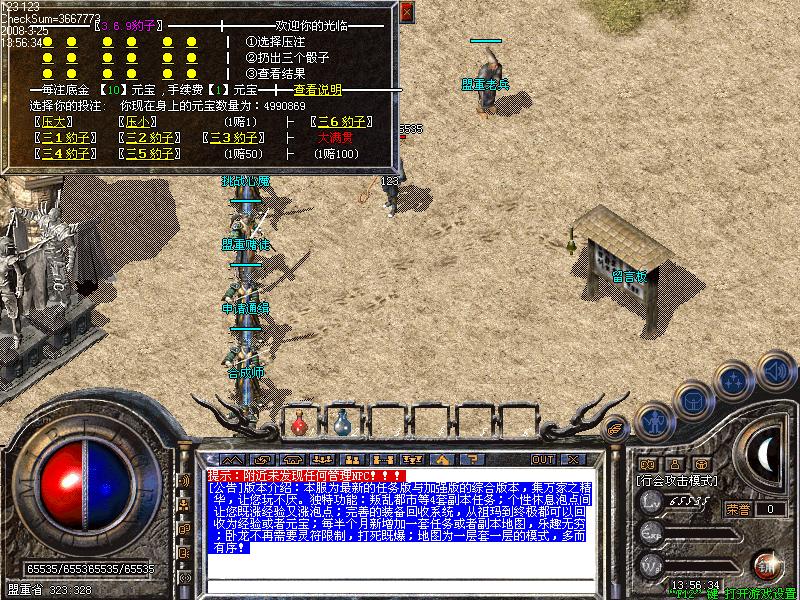Image resolution: width=800 pixels, height=600 pixels.
Task: Close the dice betting dialog
Action: (406, 12)
